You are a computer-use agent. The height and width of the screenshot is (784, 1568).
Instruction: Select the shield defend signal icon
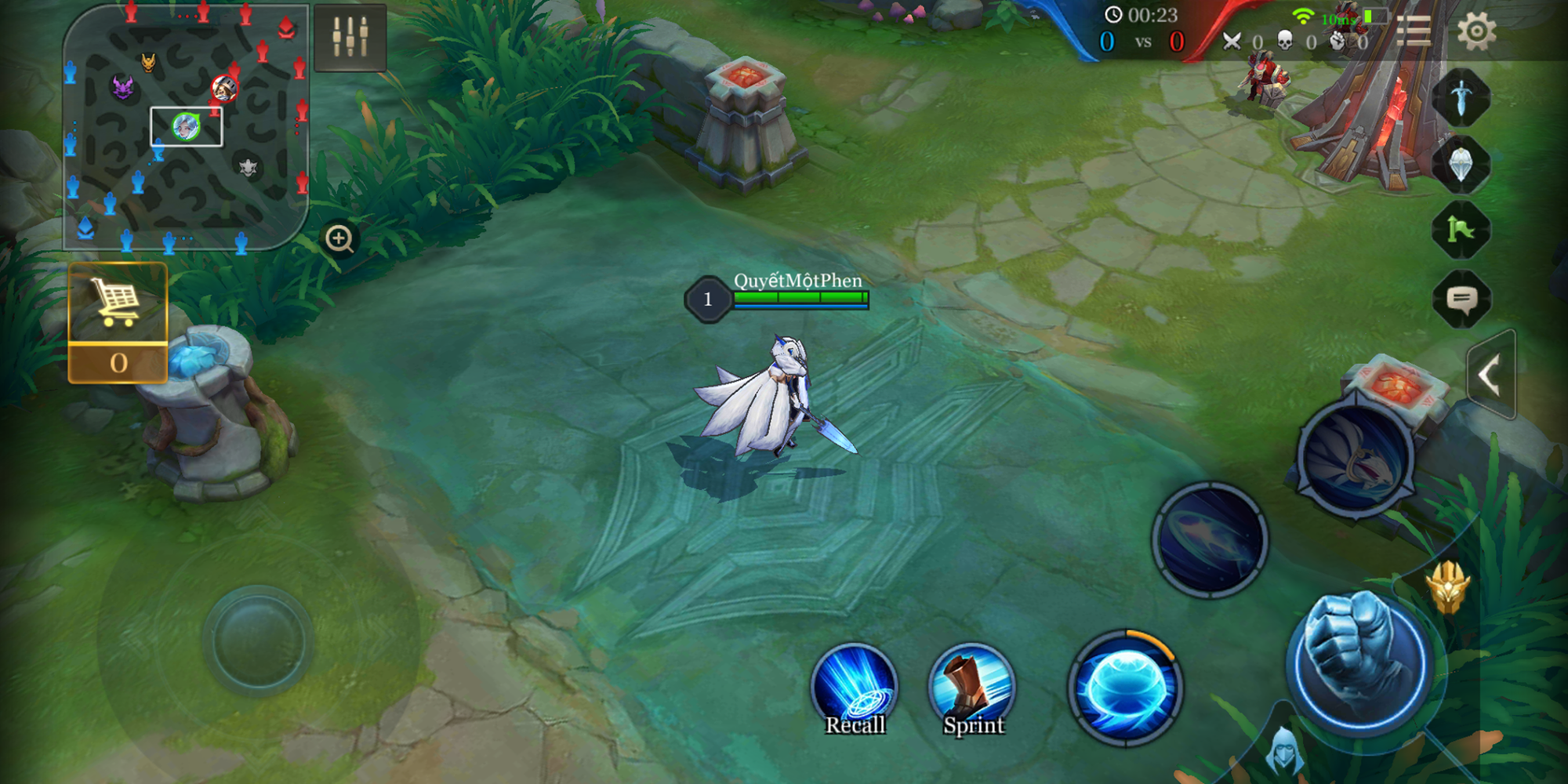pyautogui.click(x=1461, y=165)
